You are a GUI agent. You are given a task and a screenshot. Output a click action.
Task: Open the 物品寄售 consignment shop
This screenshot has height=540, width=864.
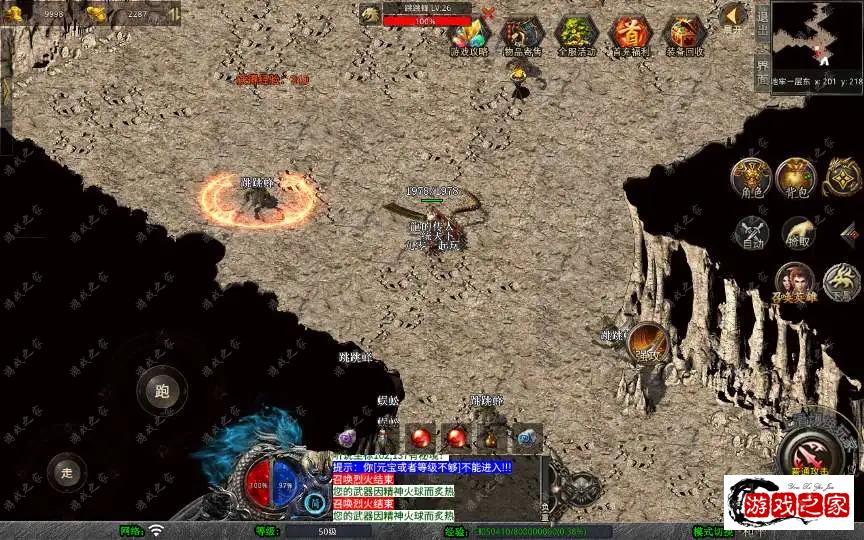[522, 33]
